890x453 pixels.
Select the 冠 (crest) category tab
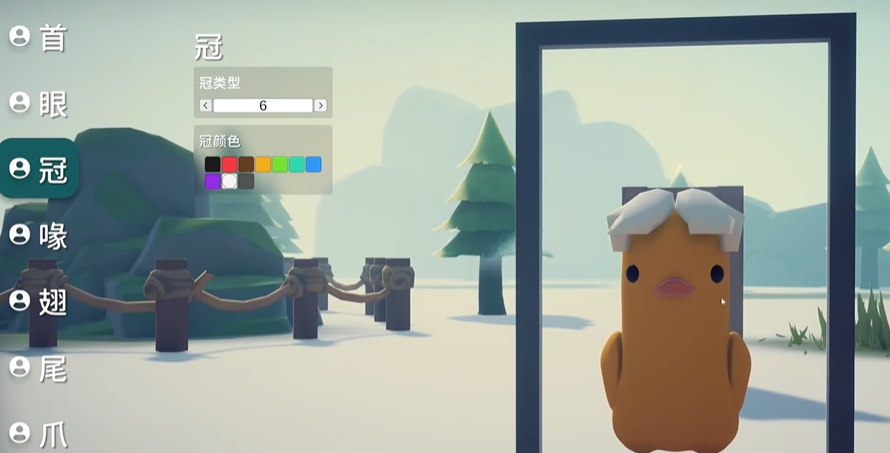coord(39,168)
